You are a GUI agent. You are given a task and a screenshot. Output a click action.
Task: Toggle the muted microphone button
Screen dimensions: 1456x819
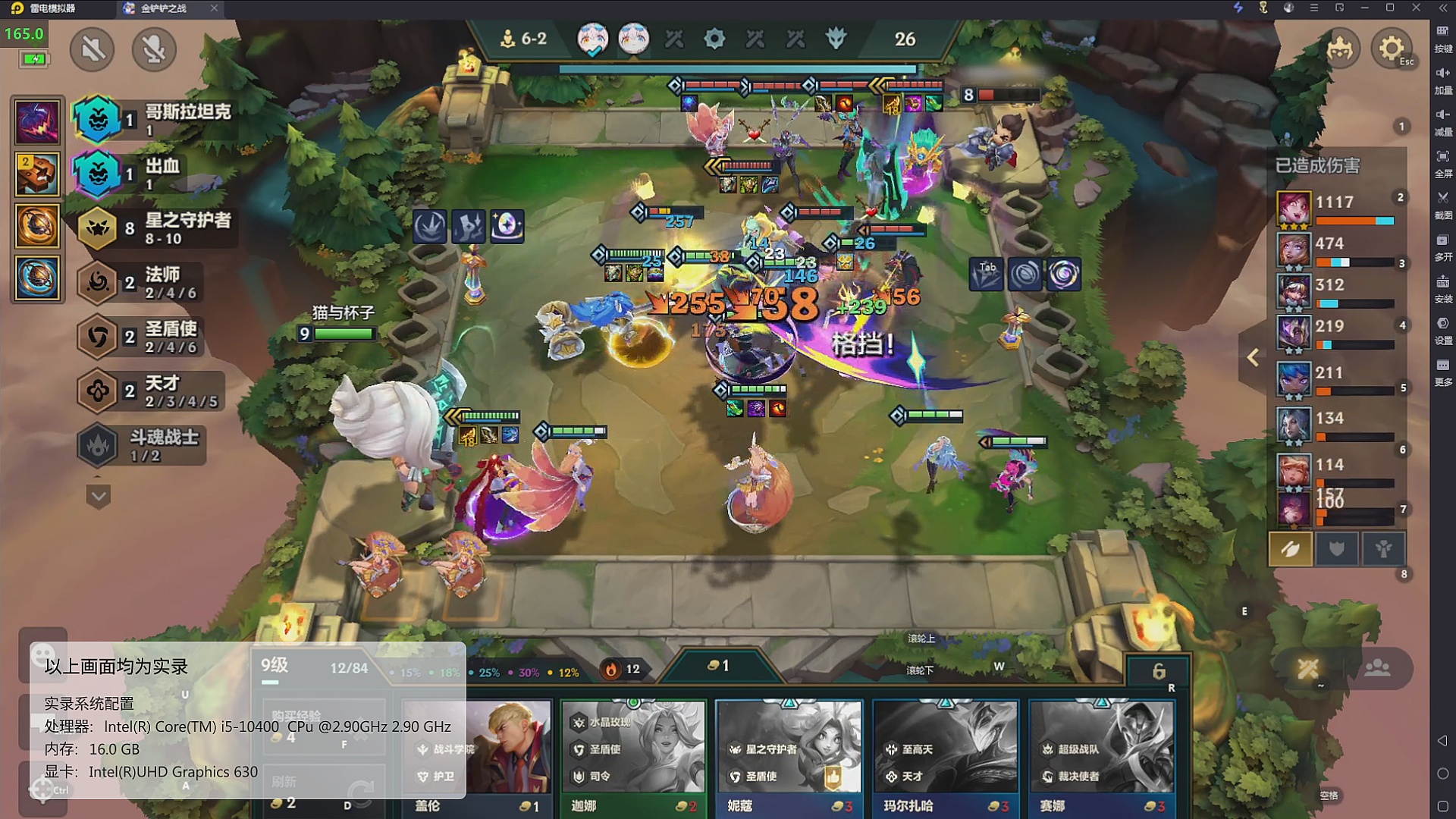(x=154, y=50)
